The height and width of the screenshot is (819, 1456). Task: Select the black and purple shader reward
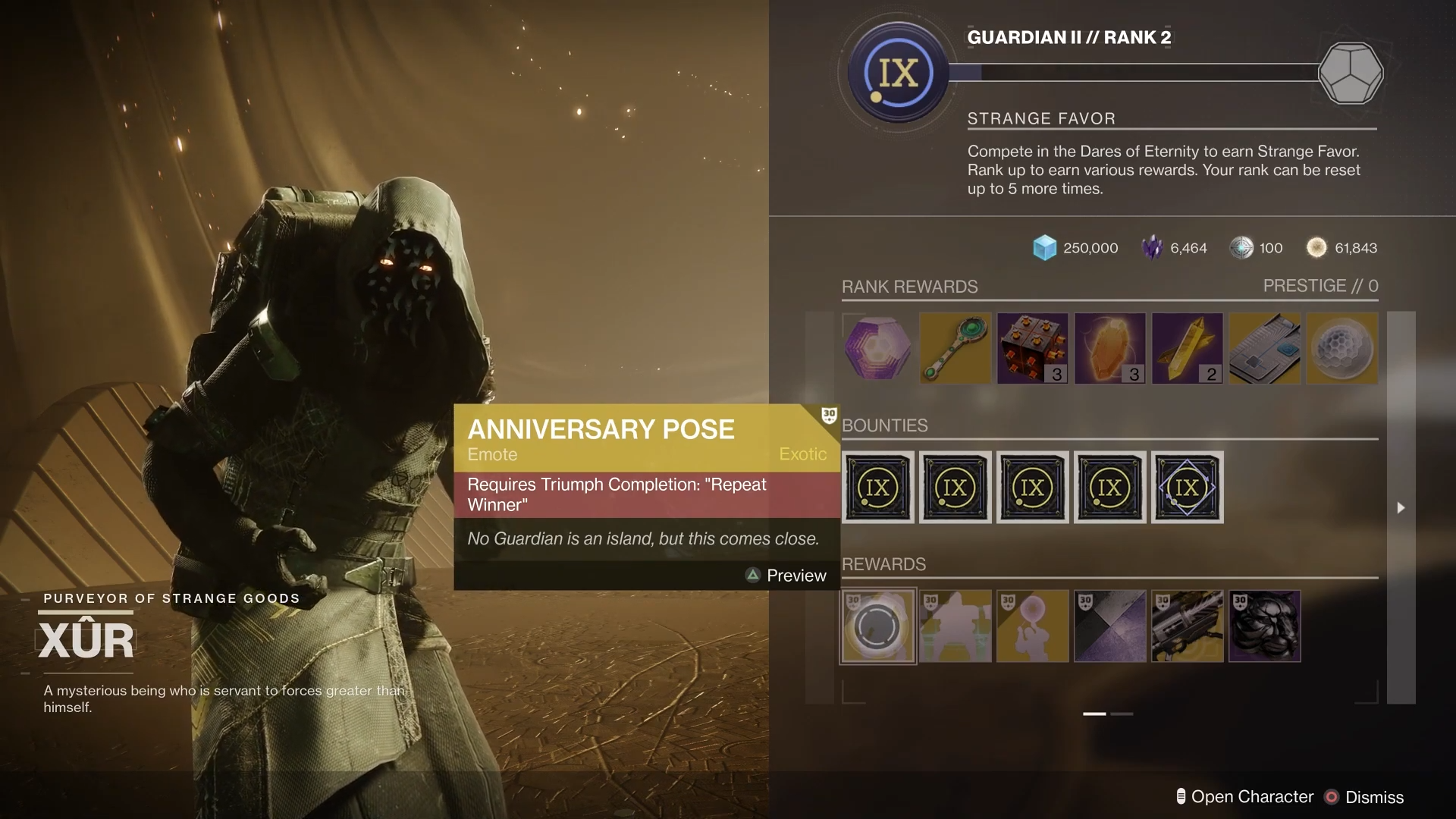[1109, 626]
